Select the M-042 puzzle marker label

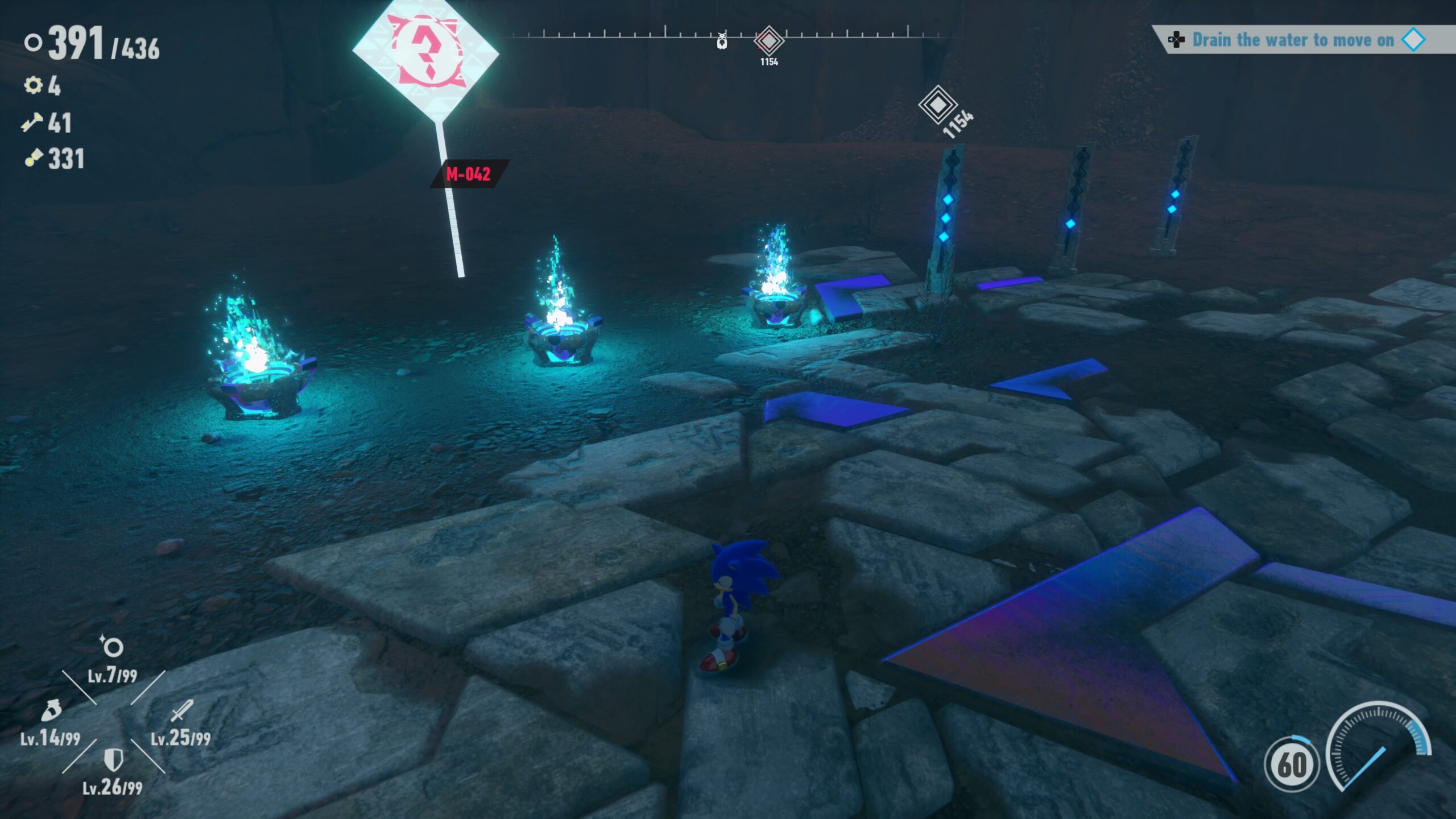[468, 173]
